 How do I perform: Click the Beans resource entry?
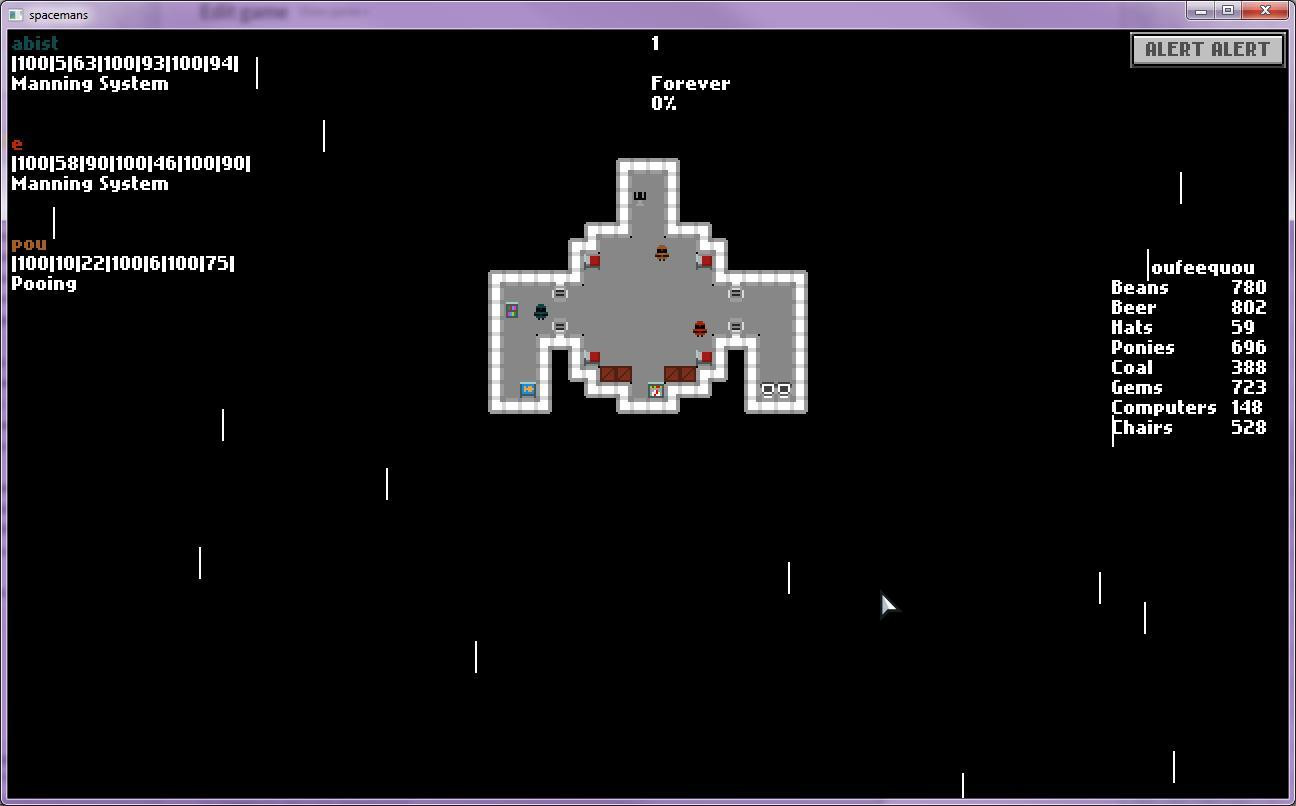point(1140,287)
